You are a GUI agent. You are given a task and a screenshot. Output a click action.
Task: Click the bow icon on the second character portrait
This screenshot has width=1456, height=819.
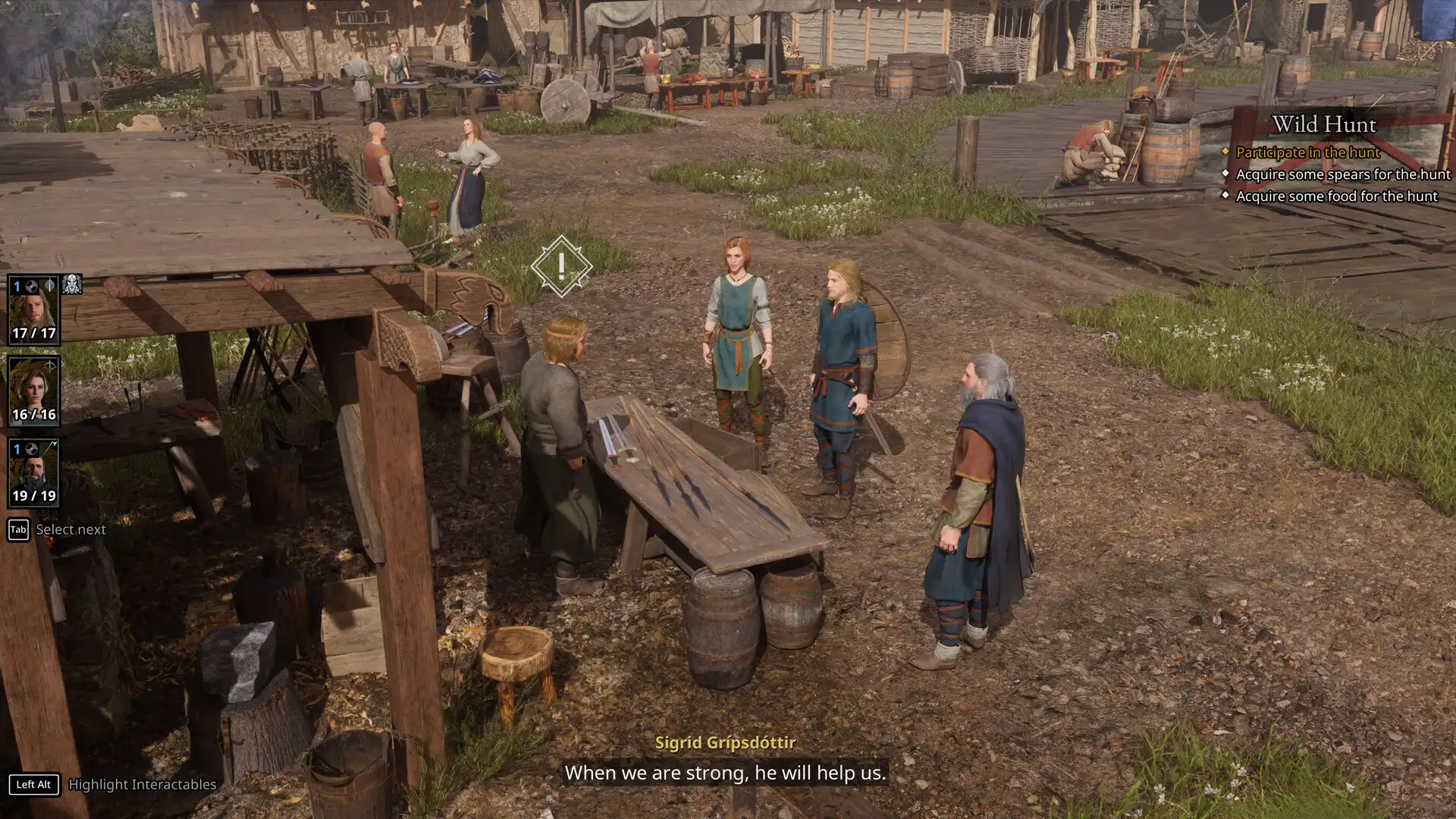click(51, 364)
